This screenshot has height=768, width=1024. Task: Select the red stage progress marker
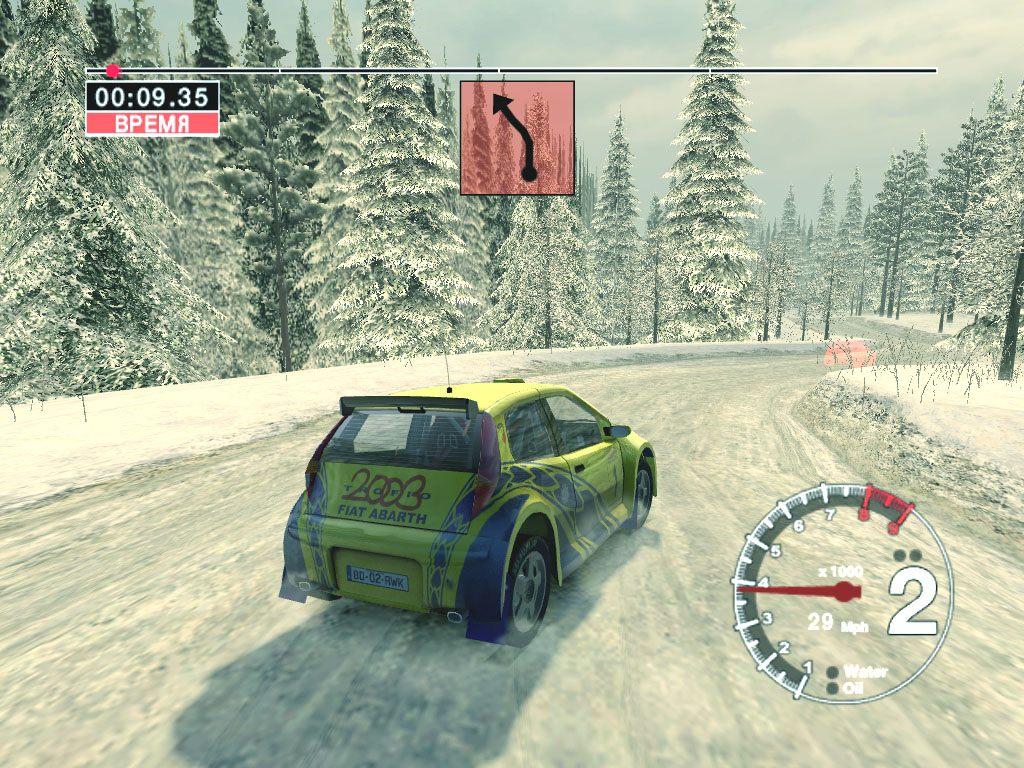click(x=113, y=71)
